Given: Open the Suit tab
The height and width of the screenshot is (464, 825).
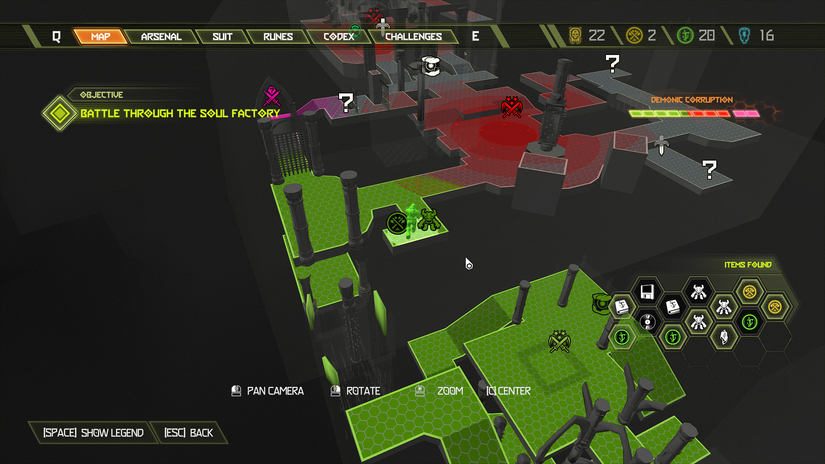Looking at the screenshot, I should click(222, 37).
